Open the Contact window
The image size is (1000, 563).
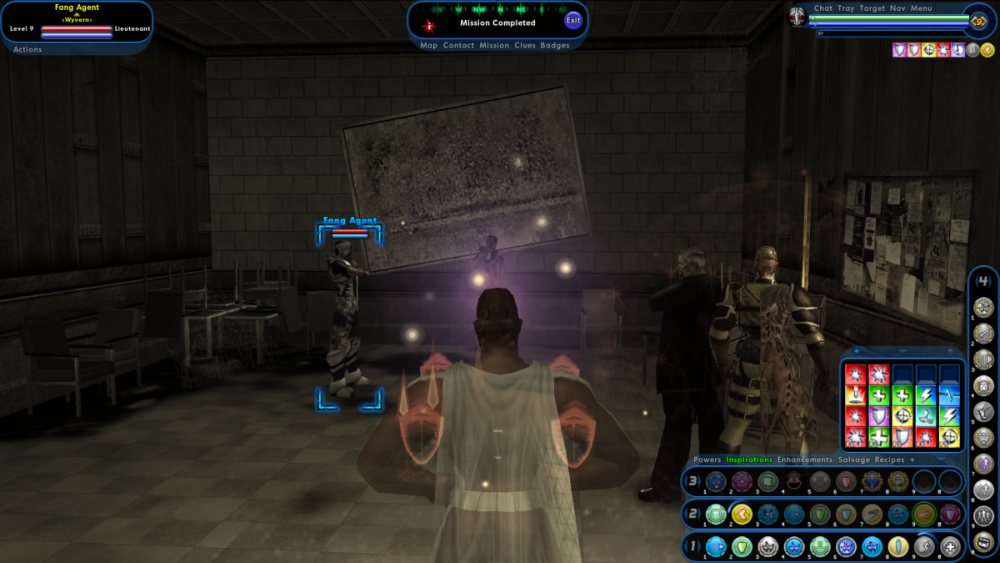pyautogui.click(x=459, y=45)
